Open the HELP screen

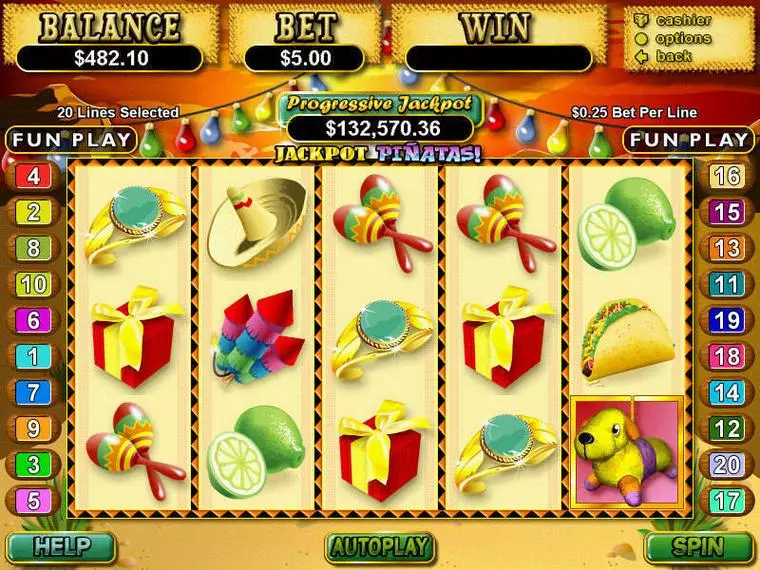click(x=60, y=547)
